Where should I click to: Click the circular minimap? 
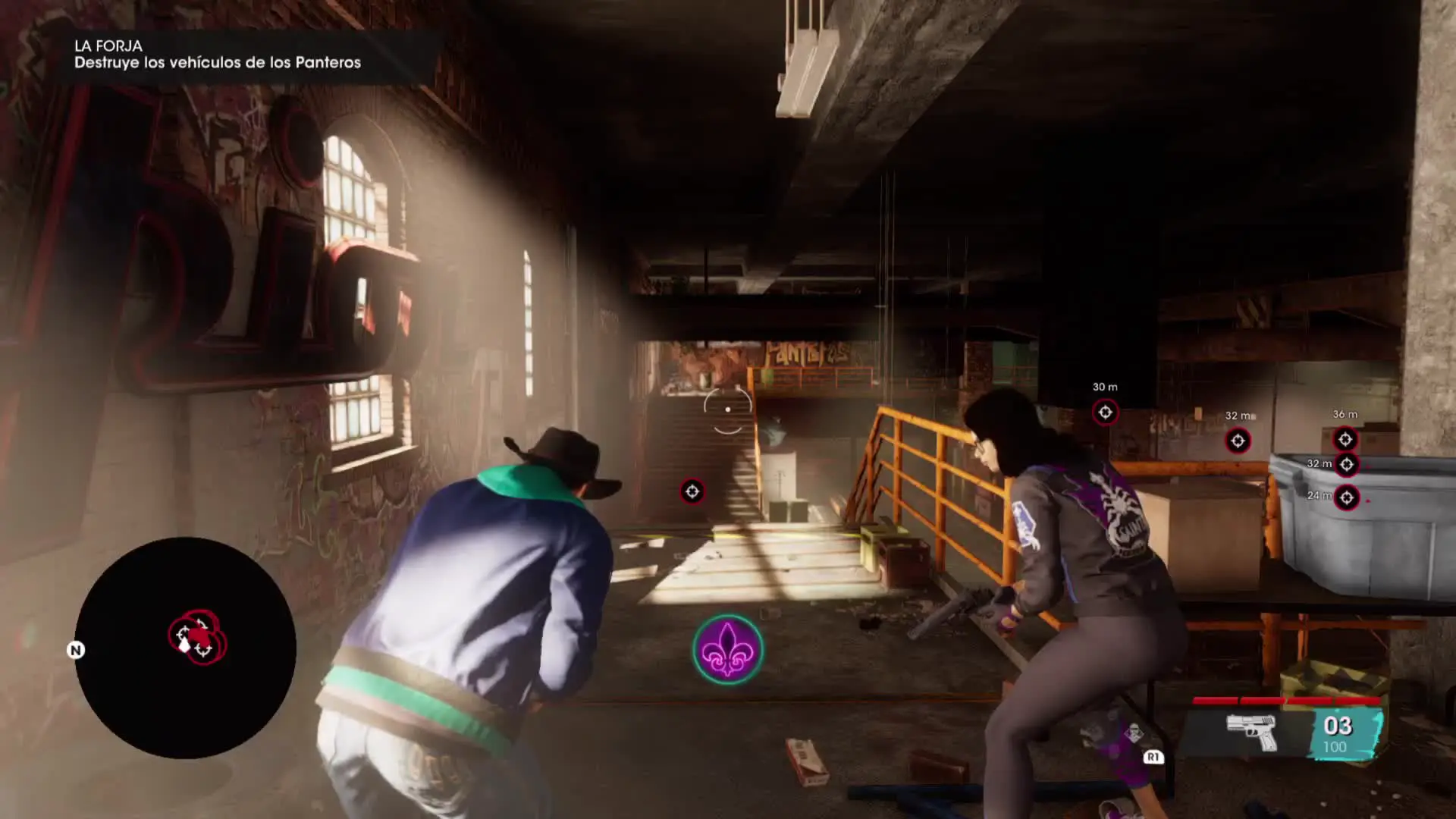click(185, 648)
